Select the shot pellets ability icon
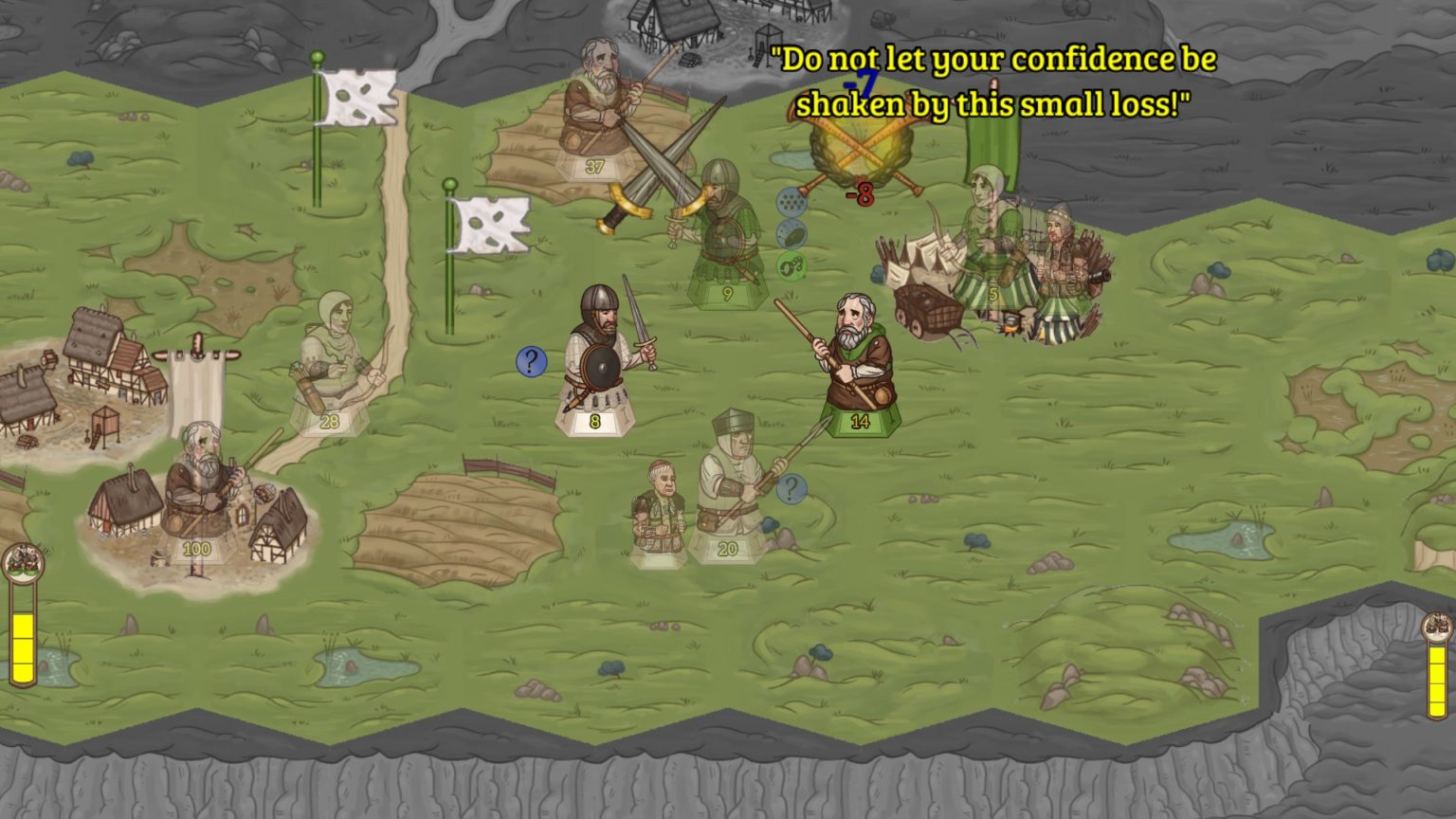 792,201
